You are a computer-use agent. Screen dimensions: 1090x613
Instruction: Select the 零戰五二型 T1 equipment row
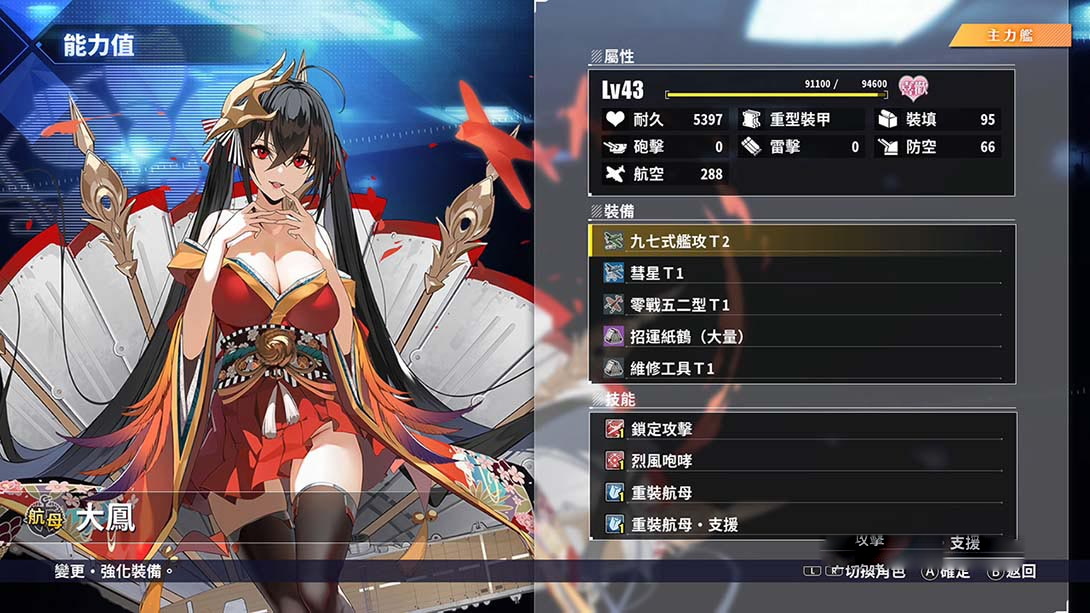pos(800,305)
